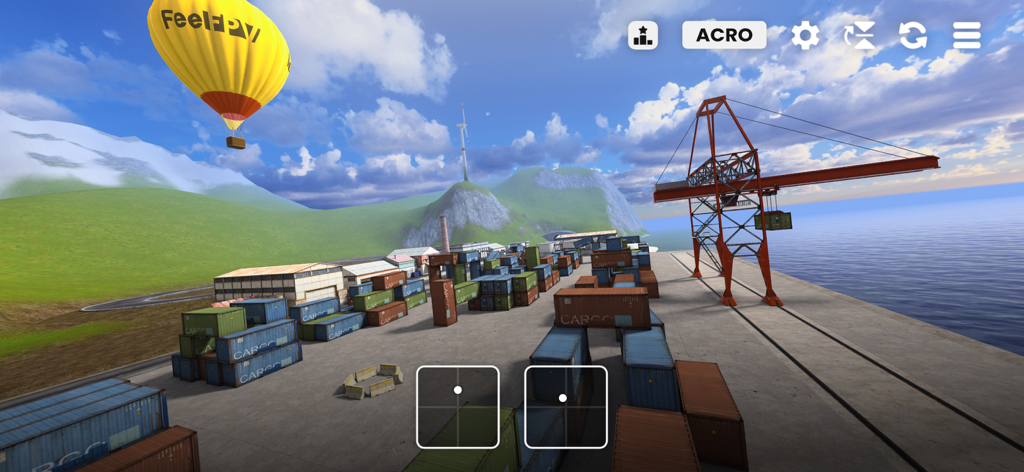Open the leaderboard podium icon
Screen dimensions: 1024x472
tap(643, 36)
